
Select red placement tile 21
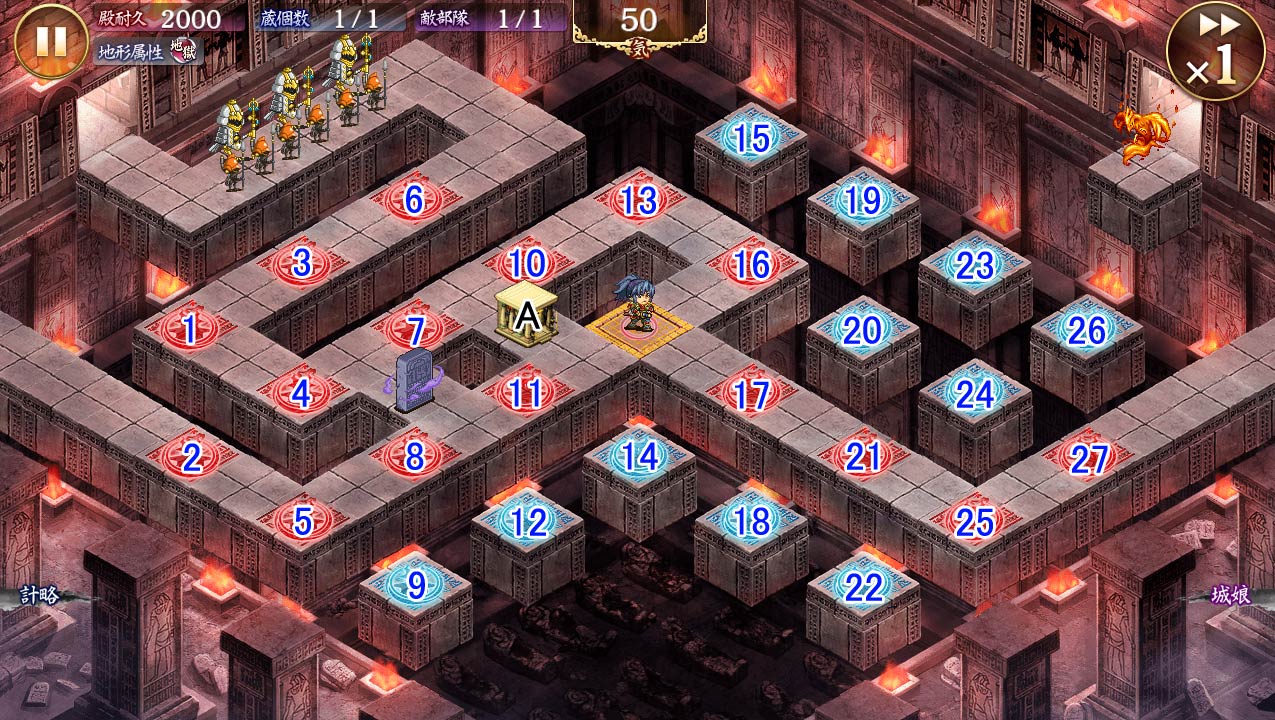pyautogui.click(x=863, y=457)
